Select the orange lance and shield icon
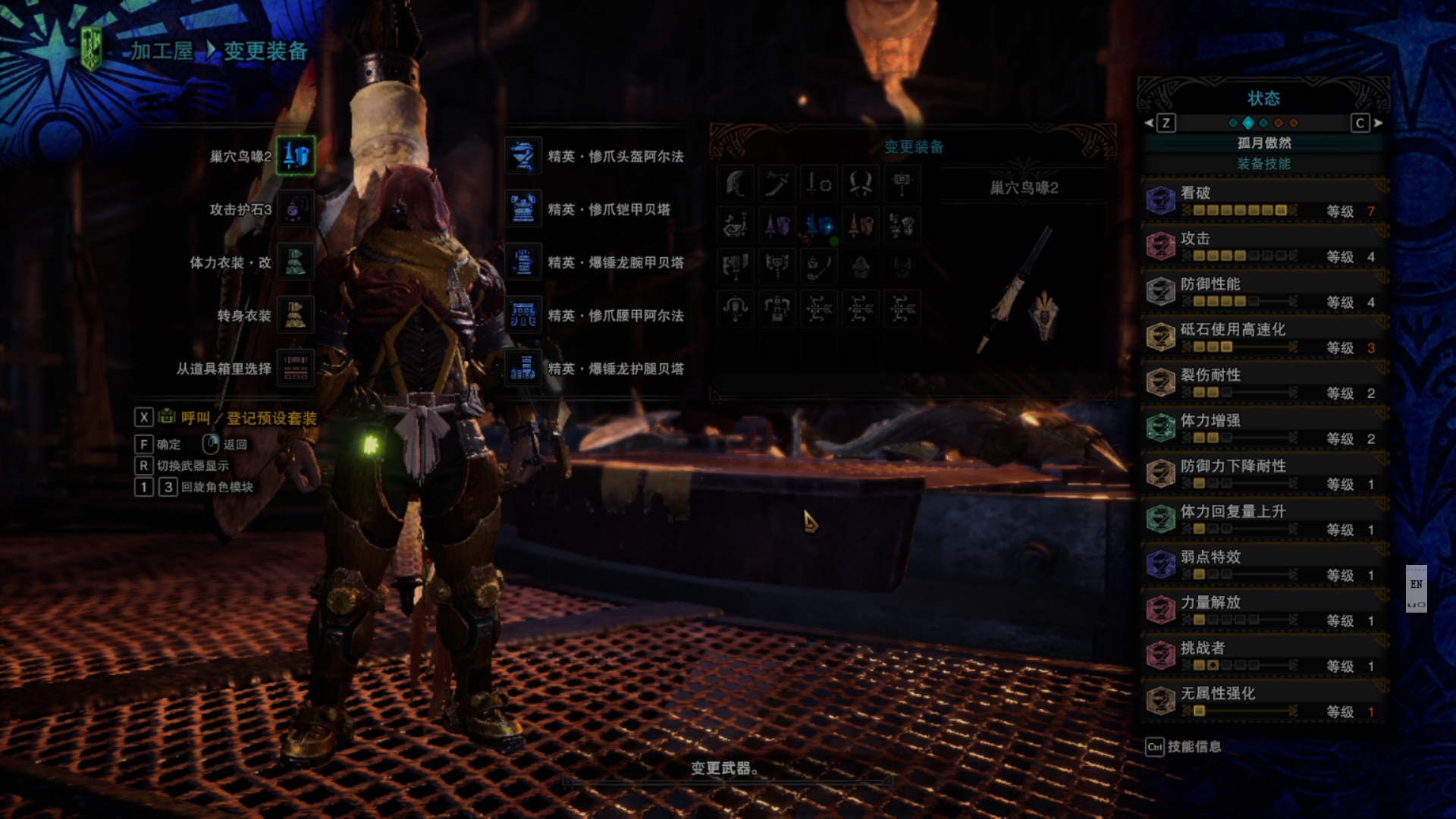Image resolution: width=1456 pixels, height=819 pixels. 861,225
